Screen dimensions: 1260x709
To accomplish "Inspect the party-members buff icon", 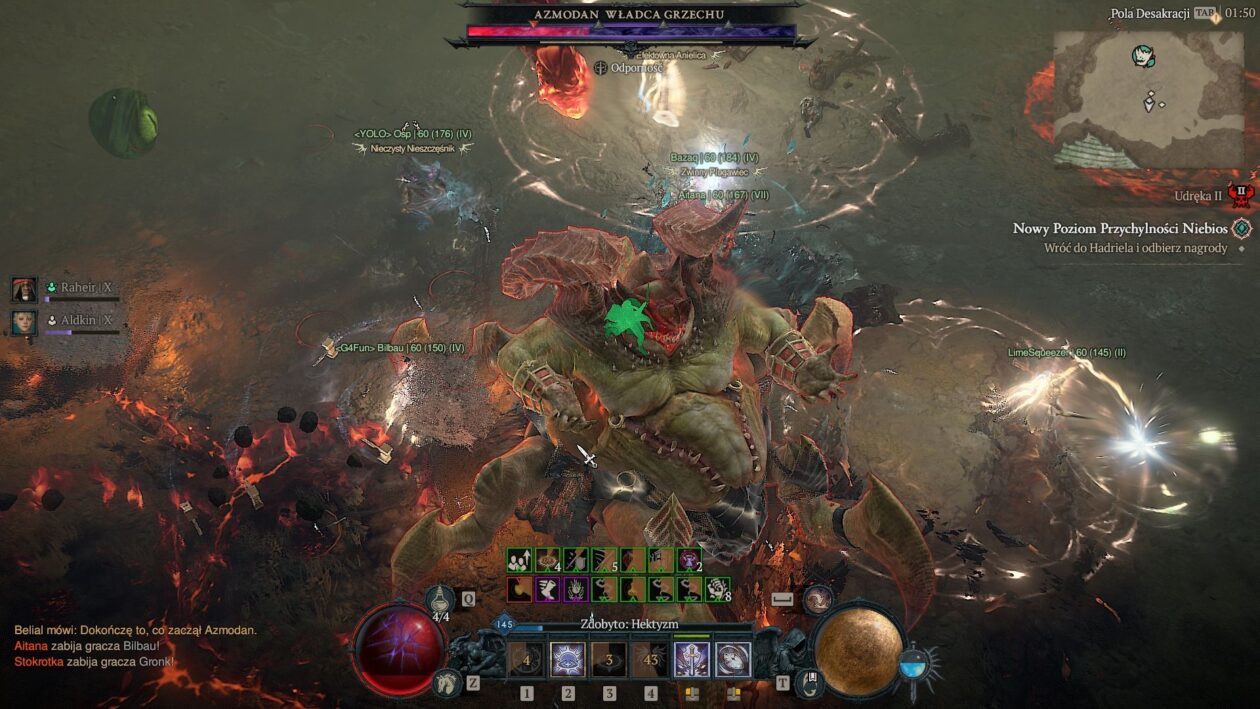I will (518, 560).
